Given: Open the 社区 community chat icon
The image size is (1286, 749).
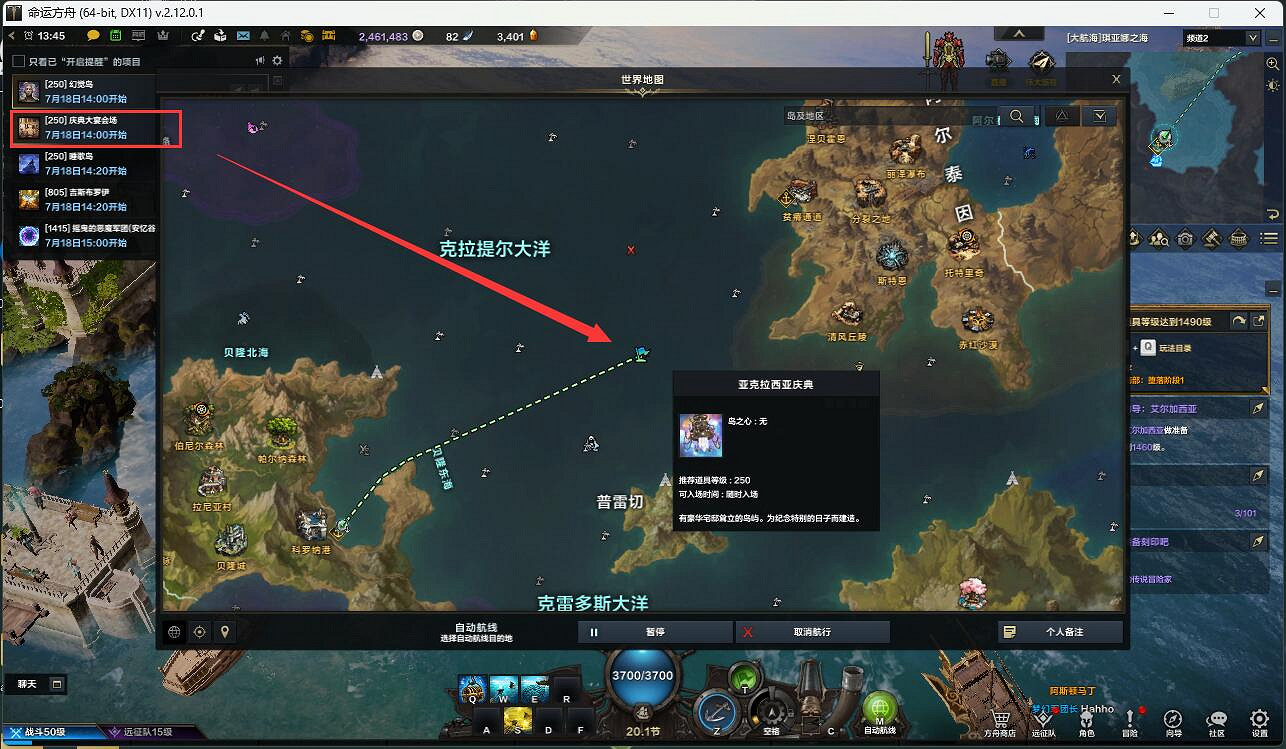Looking at the screenshot, I should pyautogui.click(x=1216, y=718).
